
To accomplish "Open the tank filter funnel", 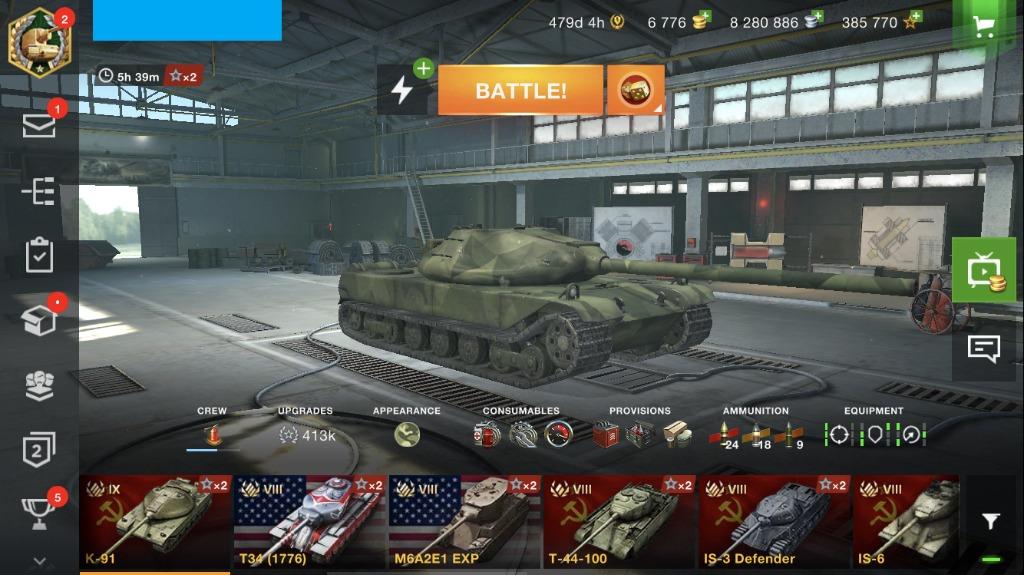I will (x=990, y=521).
